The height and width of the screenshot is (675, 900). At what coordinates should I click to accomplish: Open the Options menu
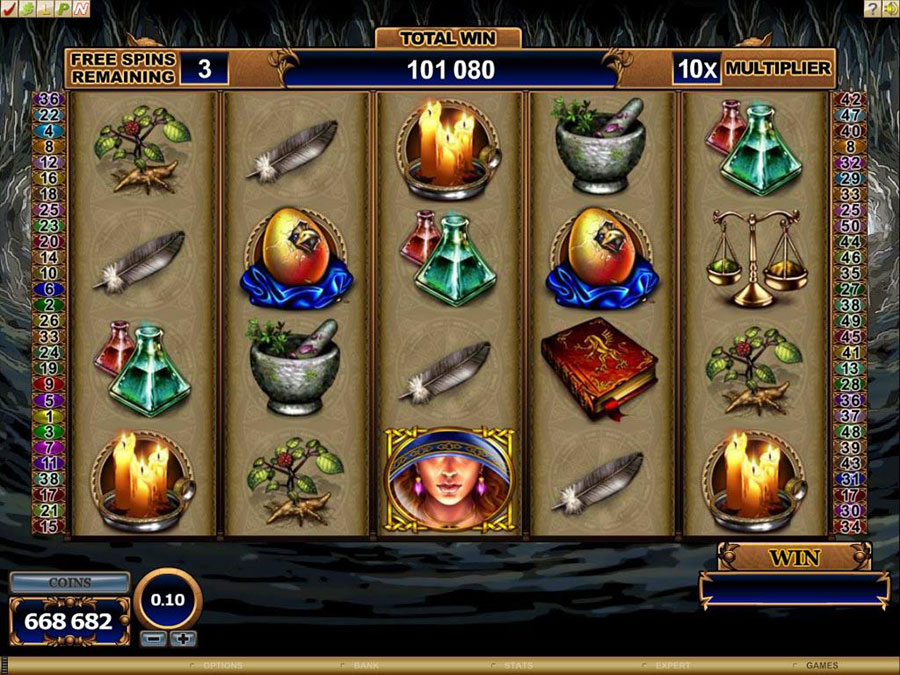(221, 665)
